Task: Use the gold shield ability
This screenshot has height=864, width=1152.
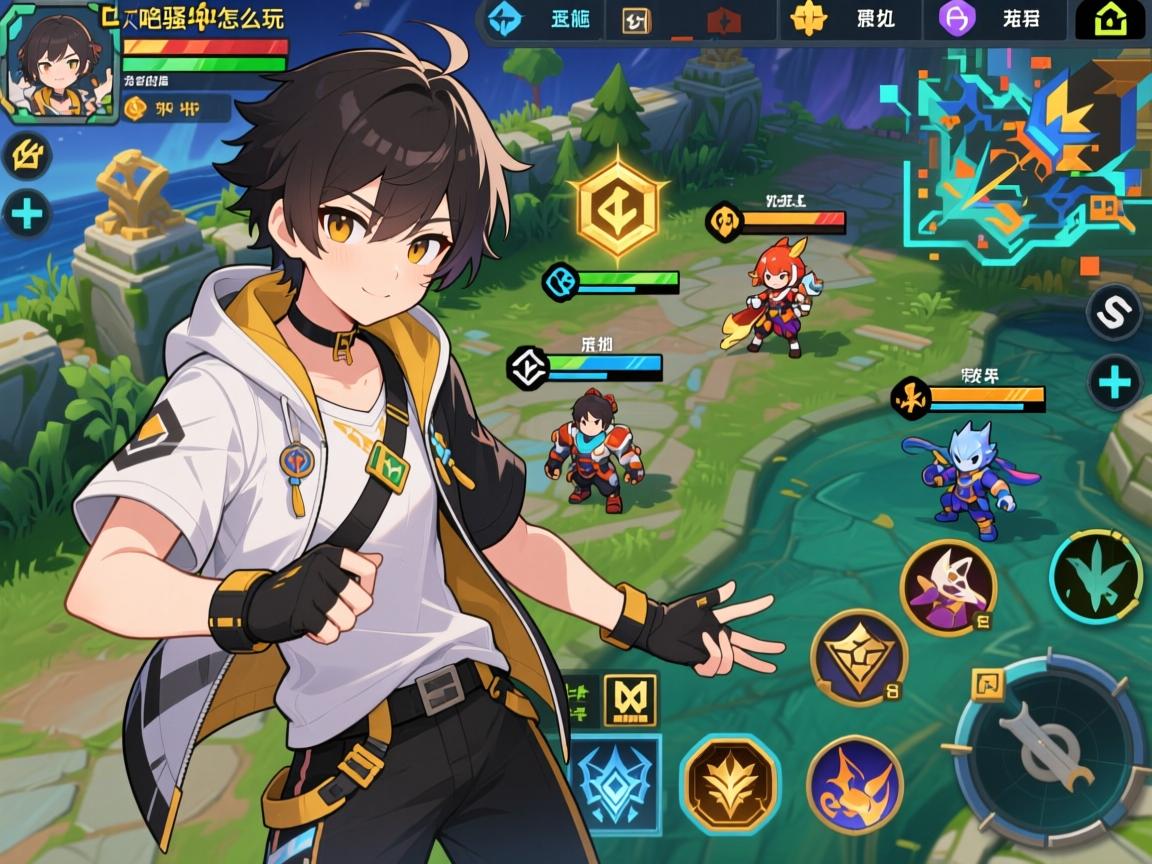Action: pyautogui.click(x=858, y=657)
